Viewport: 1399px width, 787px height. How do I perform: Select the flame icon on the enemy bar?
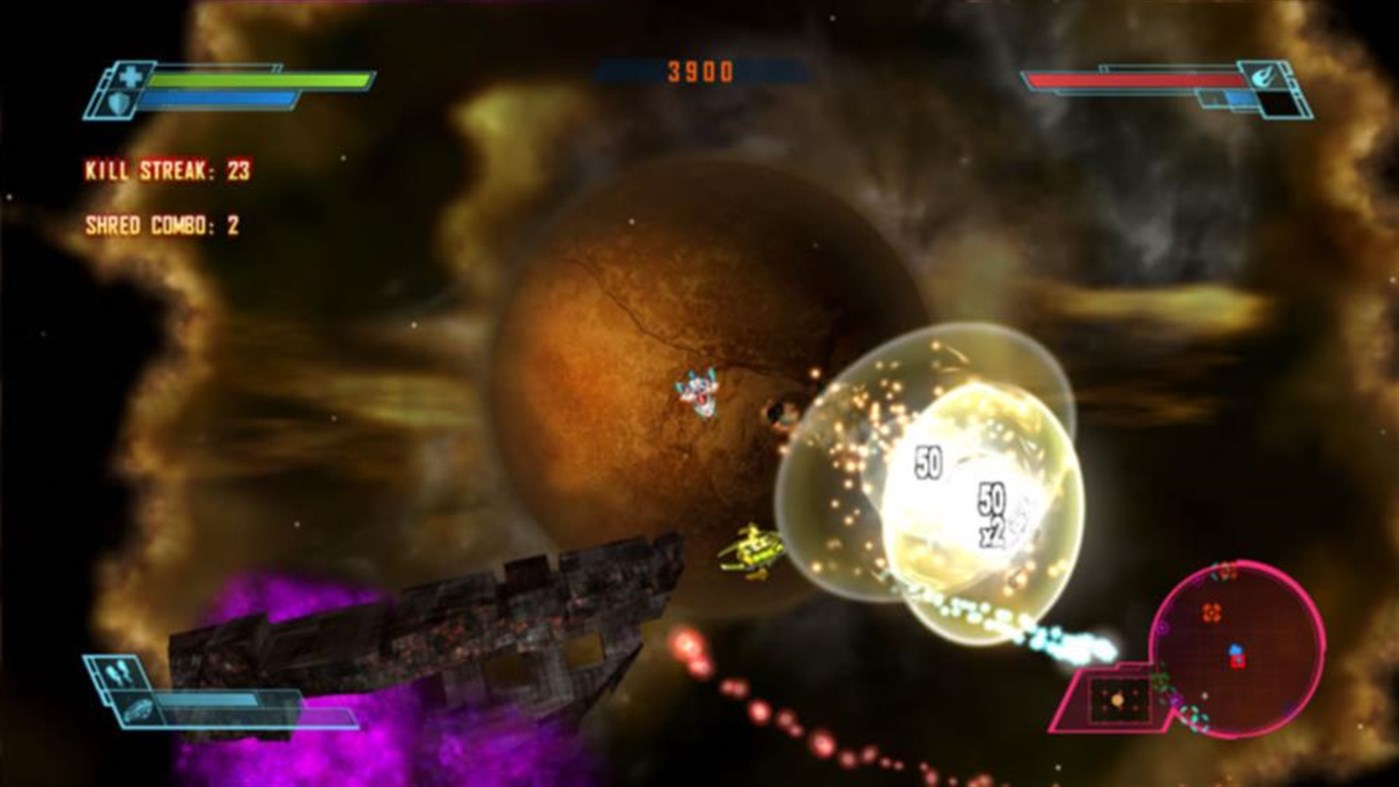[1263, 77]
